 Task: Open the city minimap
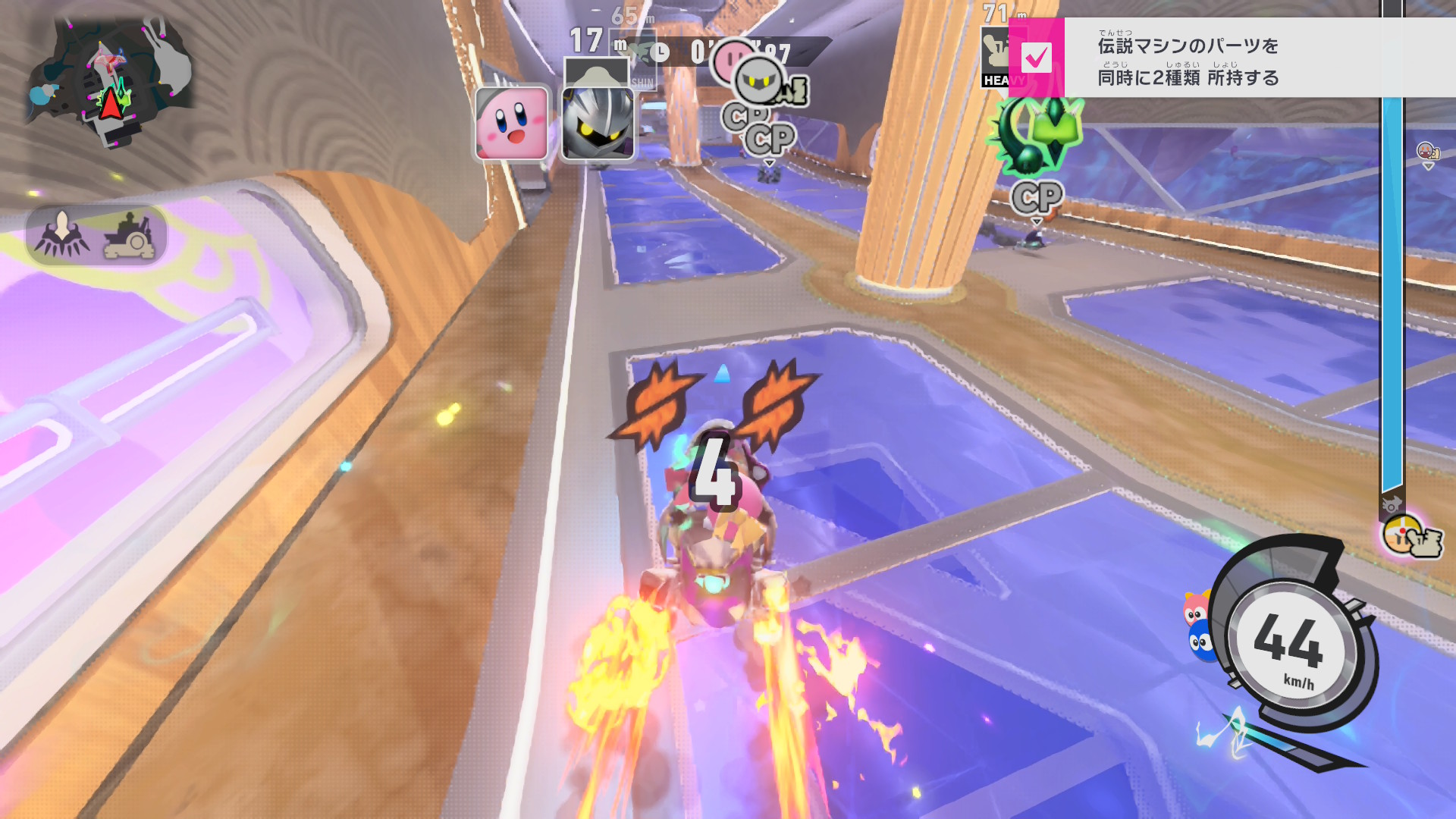point(110,83)
